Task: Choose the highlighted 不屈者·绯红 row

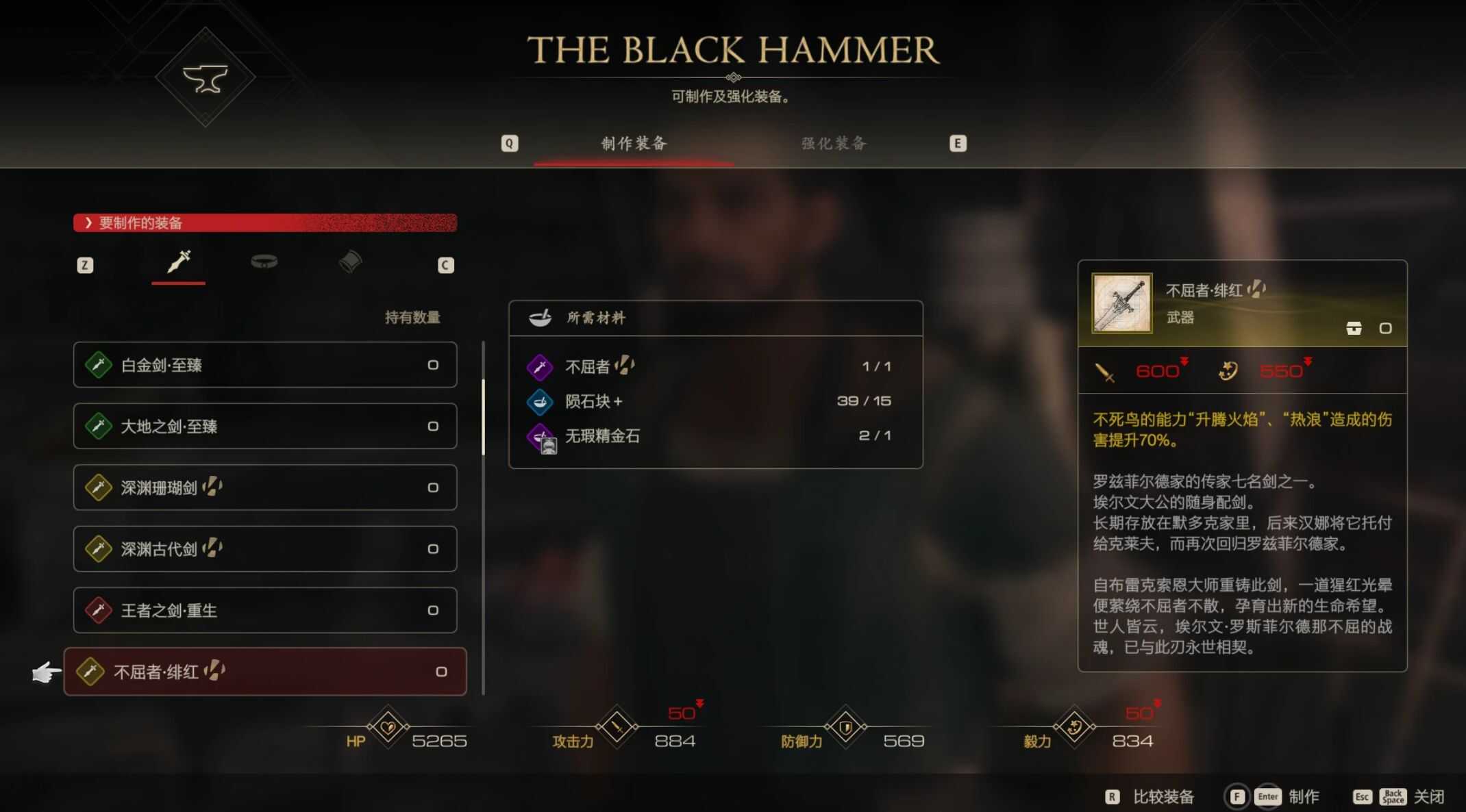Action: [264, 672]
